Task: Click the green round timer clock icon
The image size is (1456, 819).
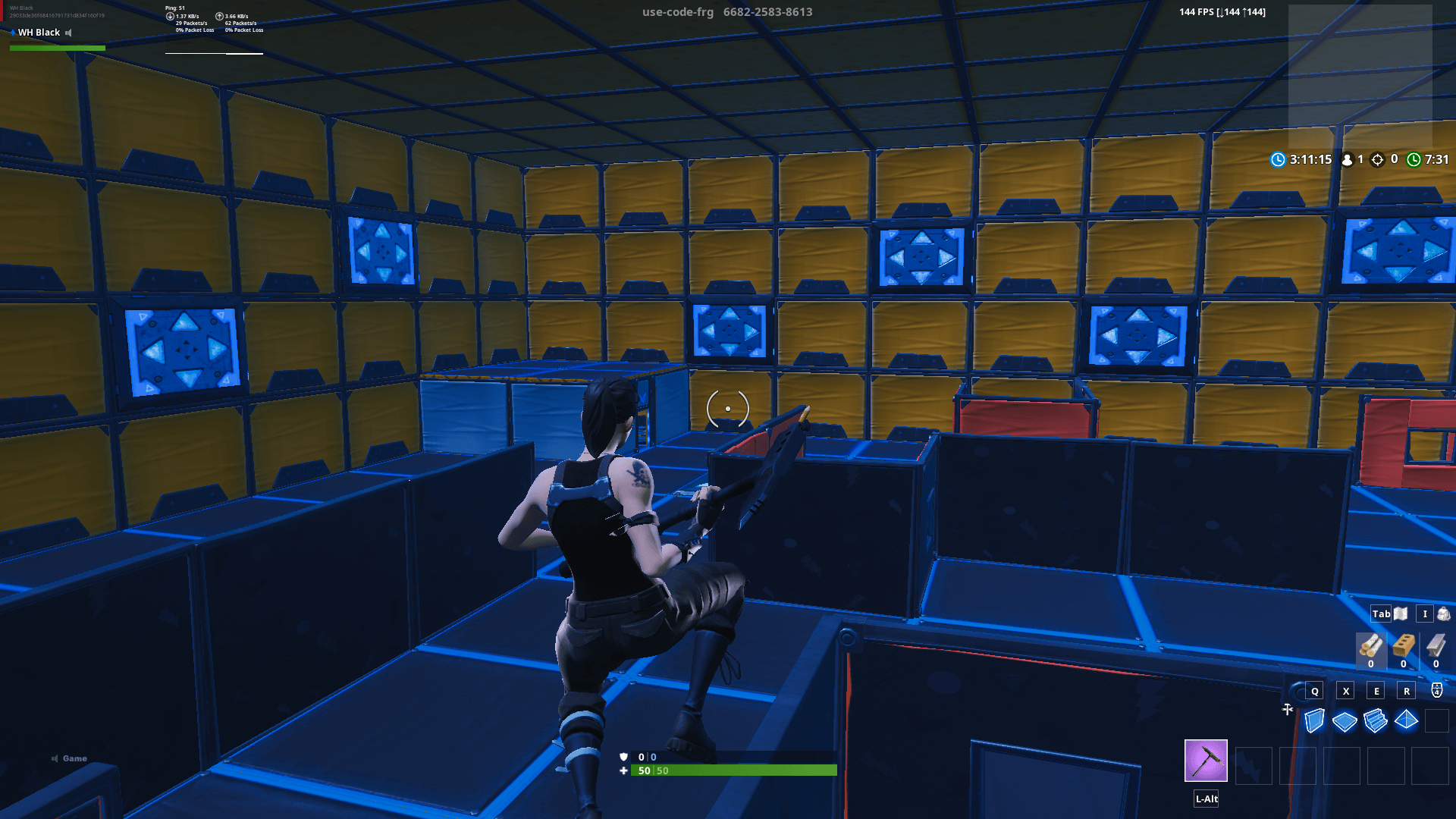Action: (1414, 160)
